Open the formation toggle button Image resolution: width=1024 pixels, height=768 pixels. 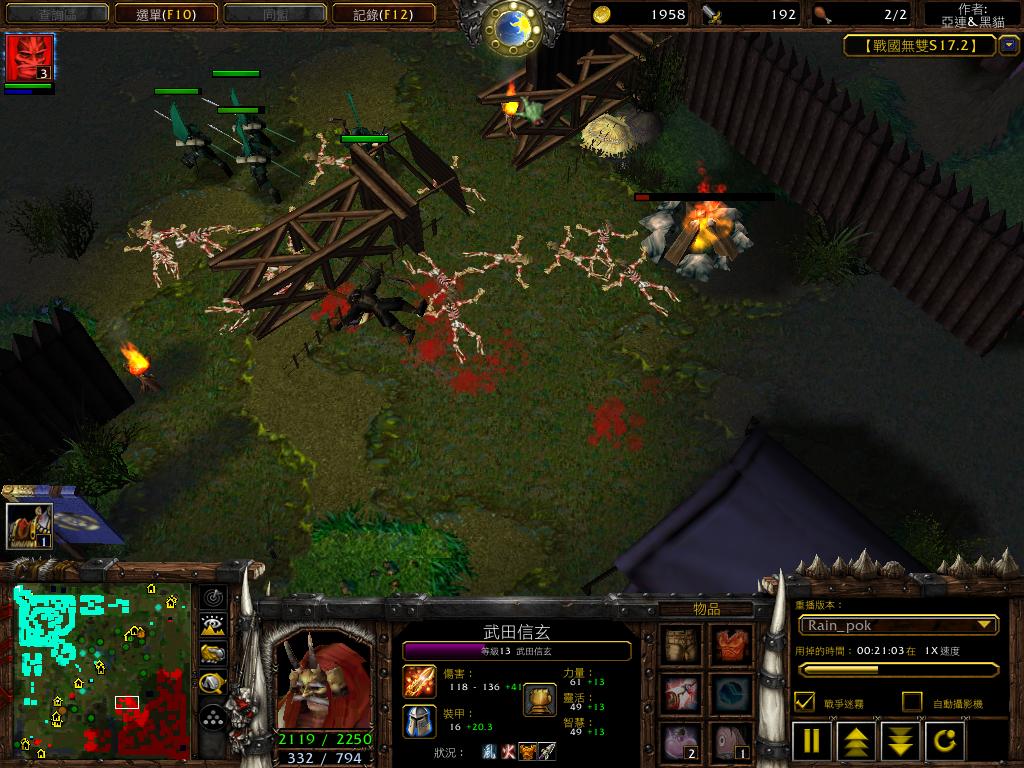212,717
